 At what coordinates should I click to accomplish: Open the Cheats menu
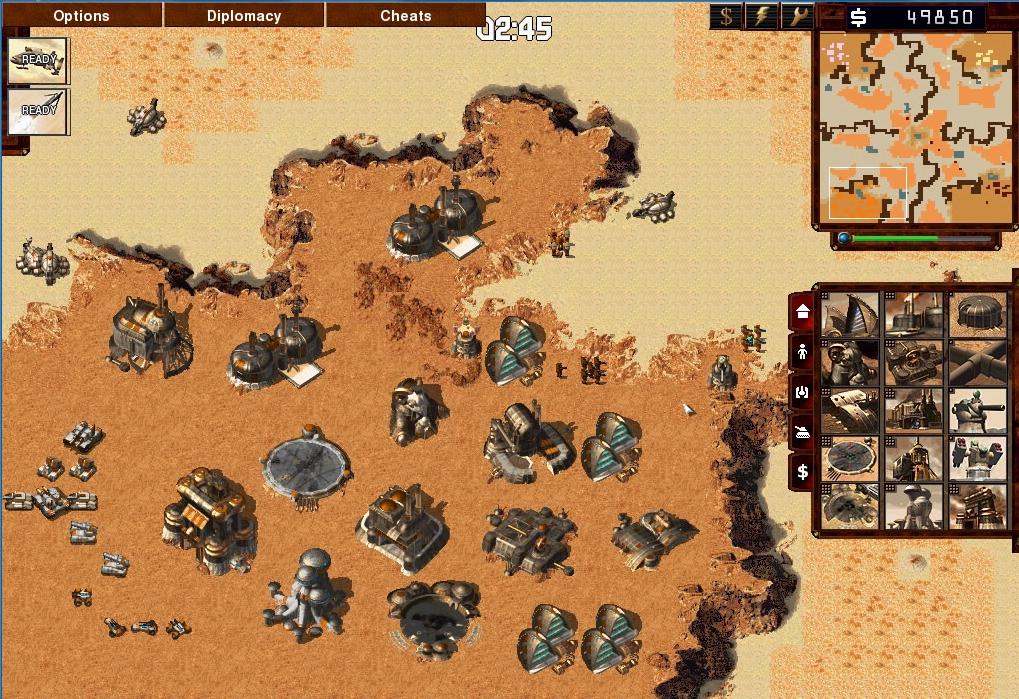pyautogui.click(x=406, y=16)
